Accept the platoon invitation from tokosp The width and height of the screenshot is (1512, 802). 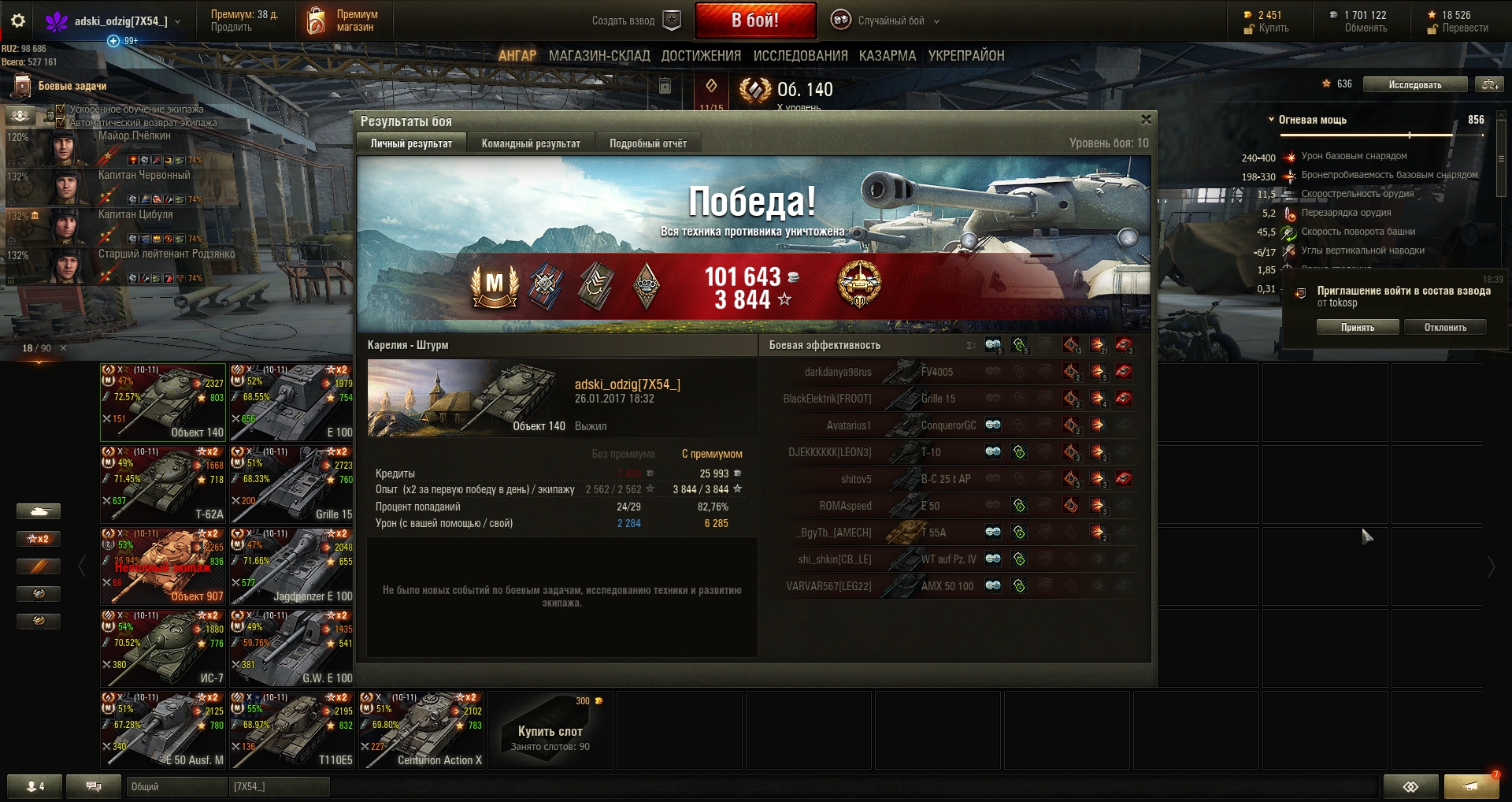(1357, 327)
